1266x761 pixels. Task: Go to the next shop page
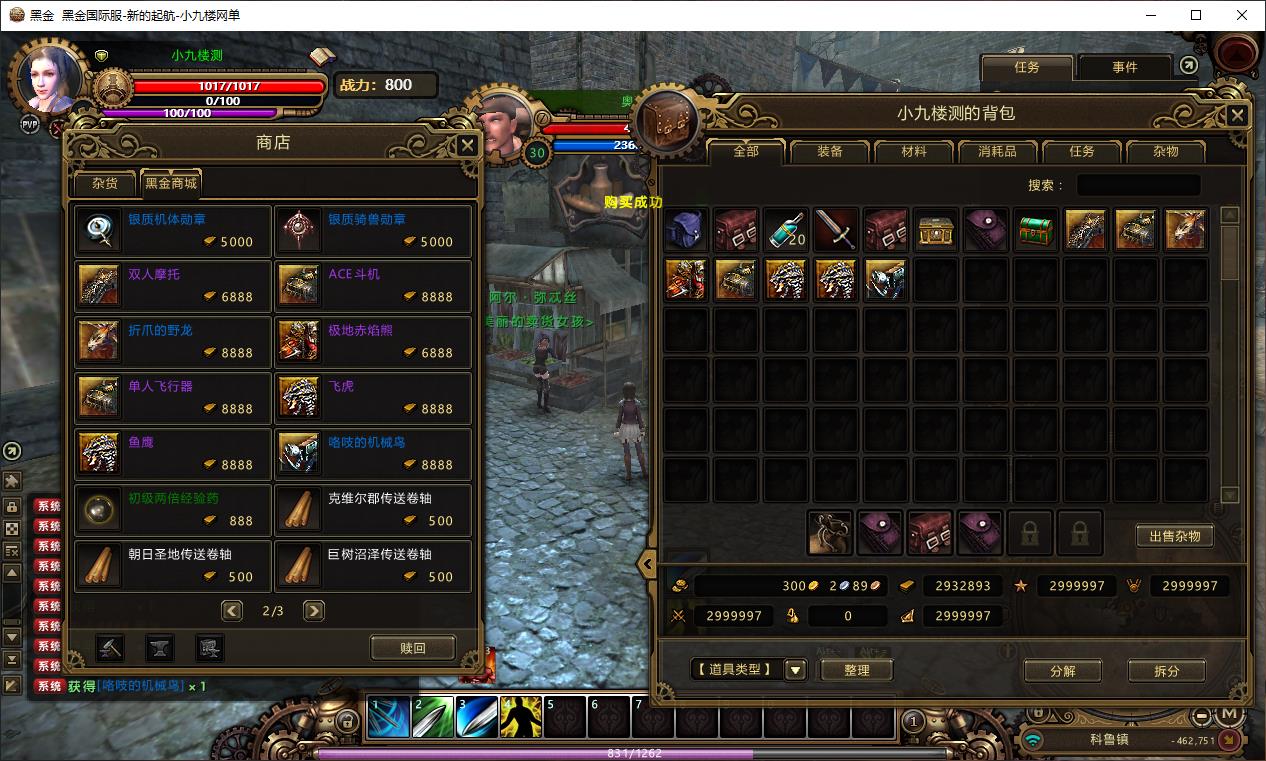pos(314,610)
